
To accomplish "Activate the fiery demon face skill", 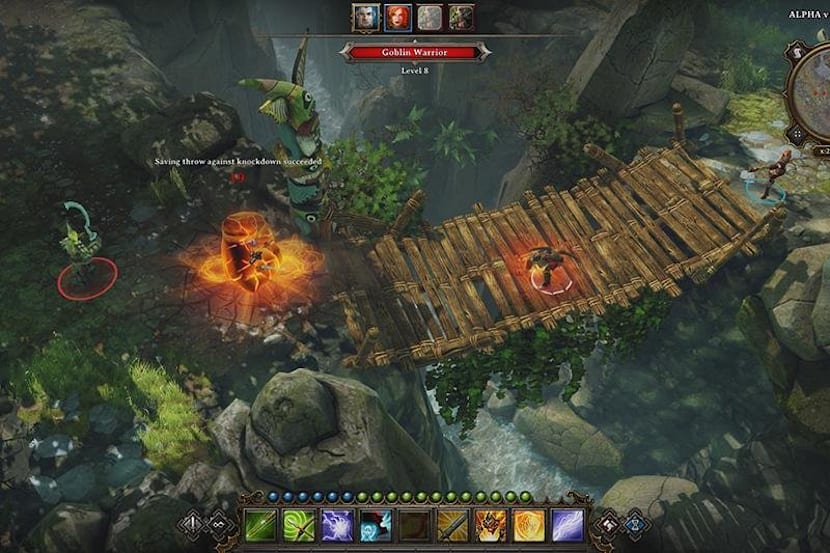I will coord(489,525).
